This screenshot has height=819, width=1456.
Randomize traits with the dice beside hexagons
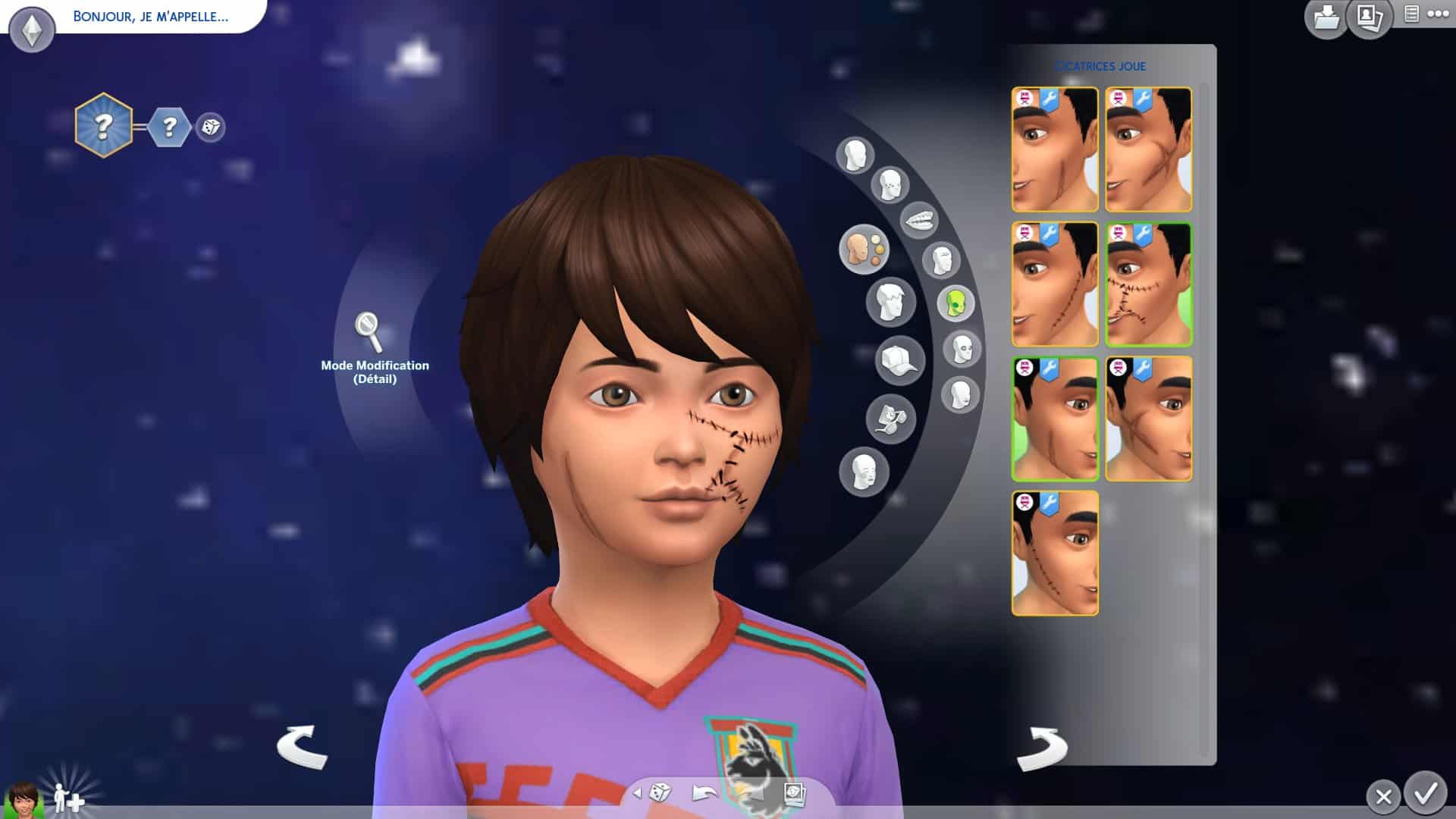coord(210,127)
